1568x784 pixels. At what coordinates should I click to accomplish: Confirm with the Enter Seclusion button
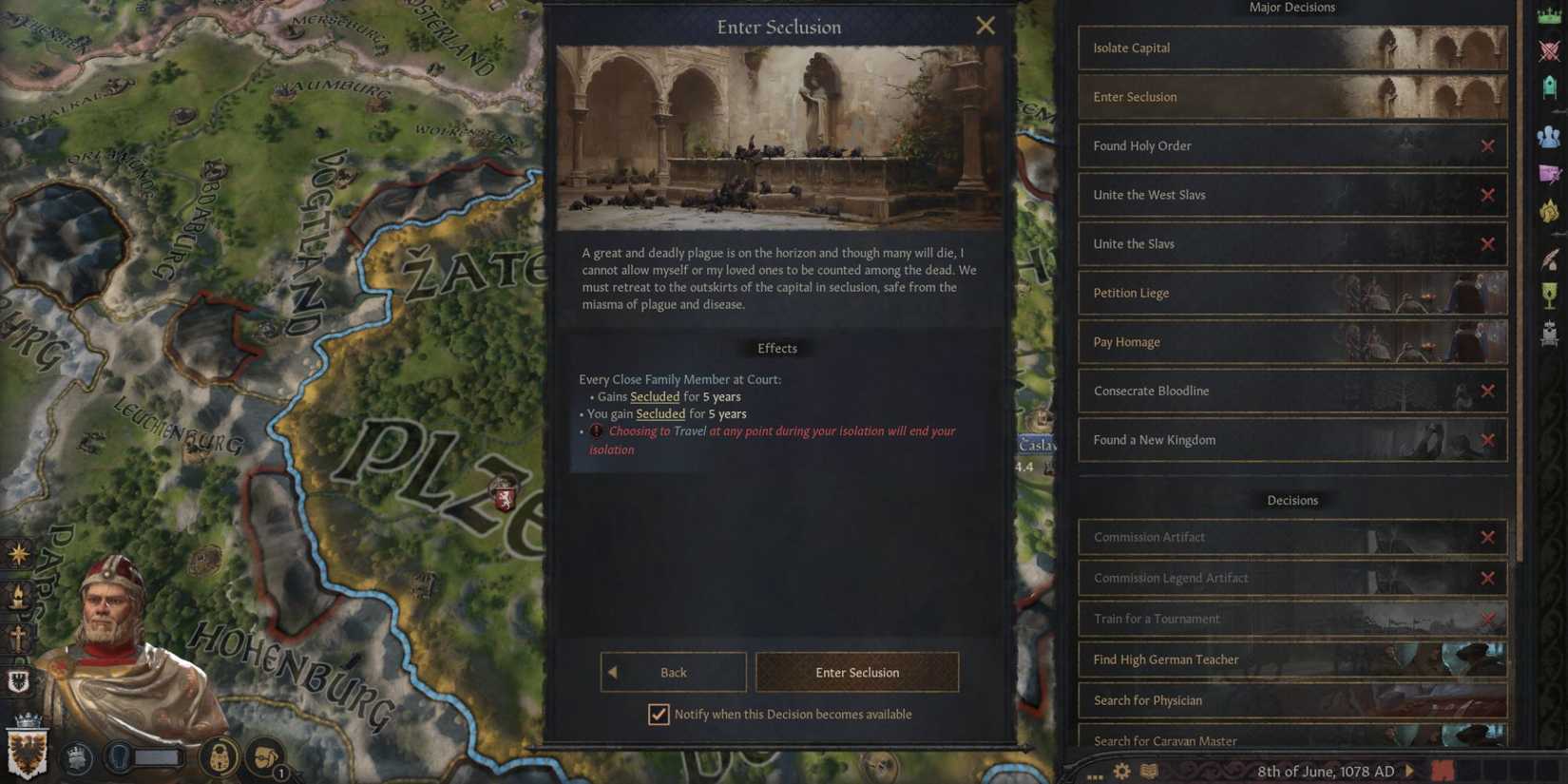click(x=856, y=672)
